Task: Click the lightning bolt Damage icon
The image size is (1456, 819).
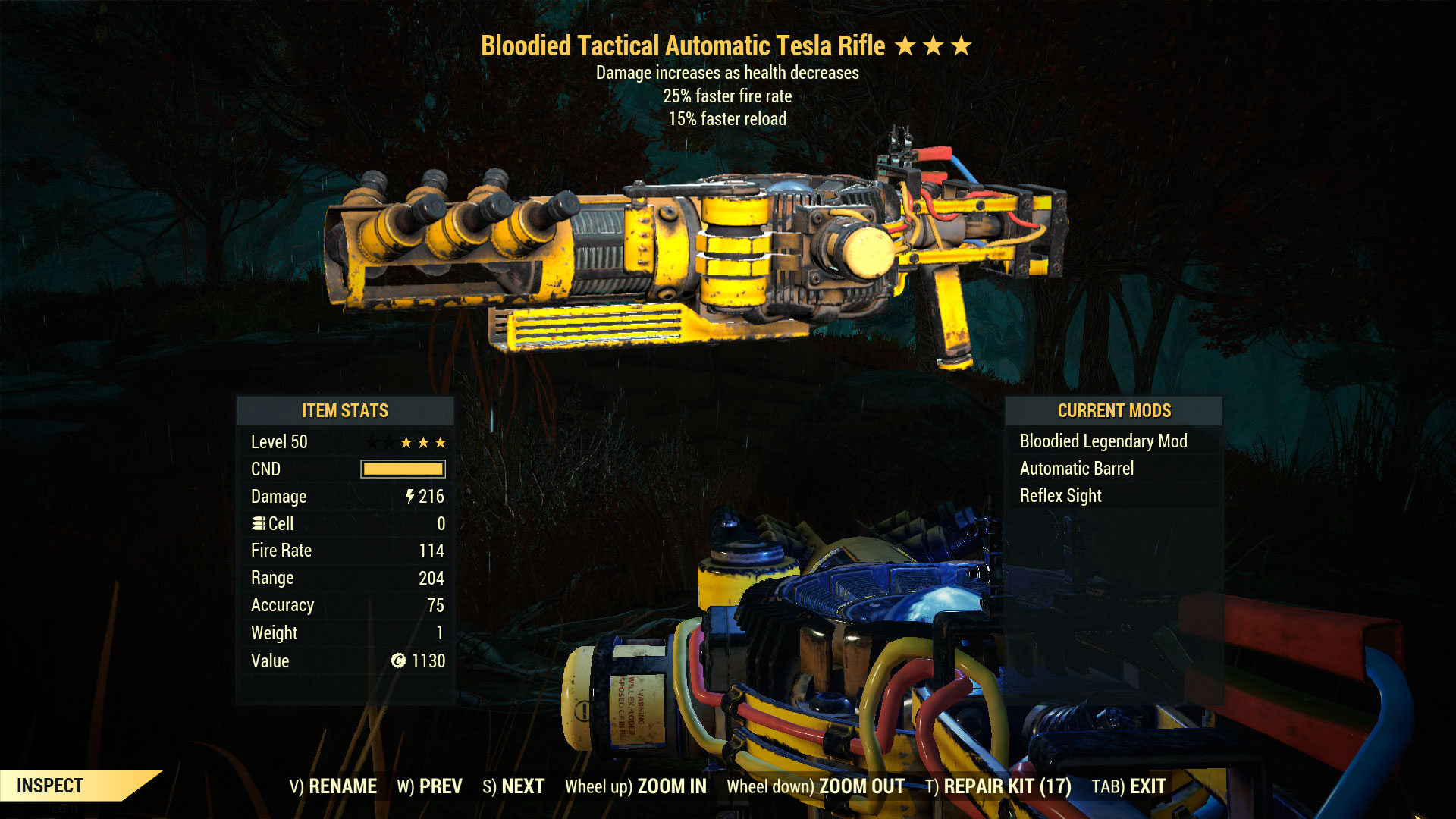Action: [409, 497]
